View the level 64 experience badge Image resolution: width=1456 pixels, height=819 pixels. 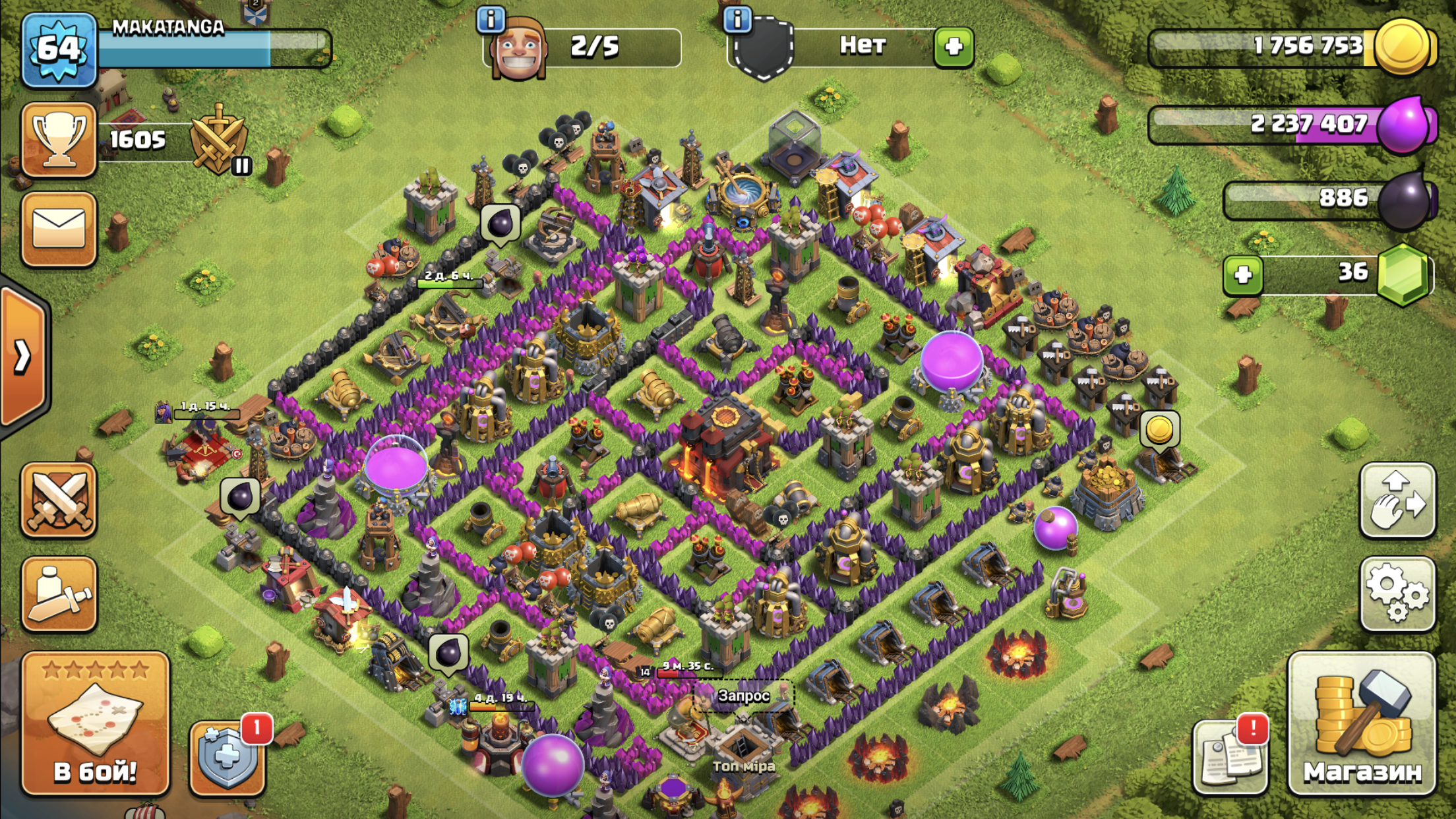pyautogui.click(x=59, y=49)
